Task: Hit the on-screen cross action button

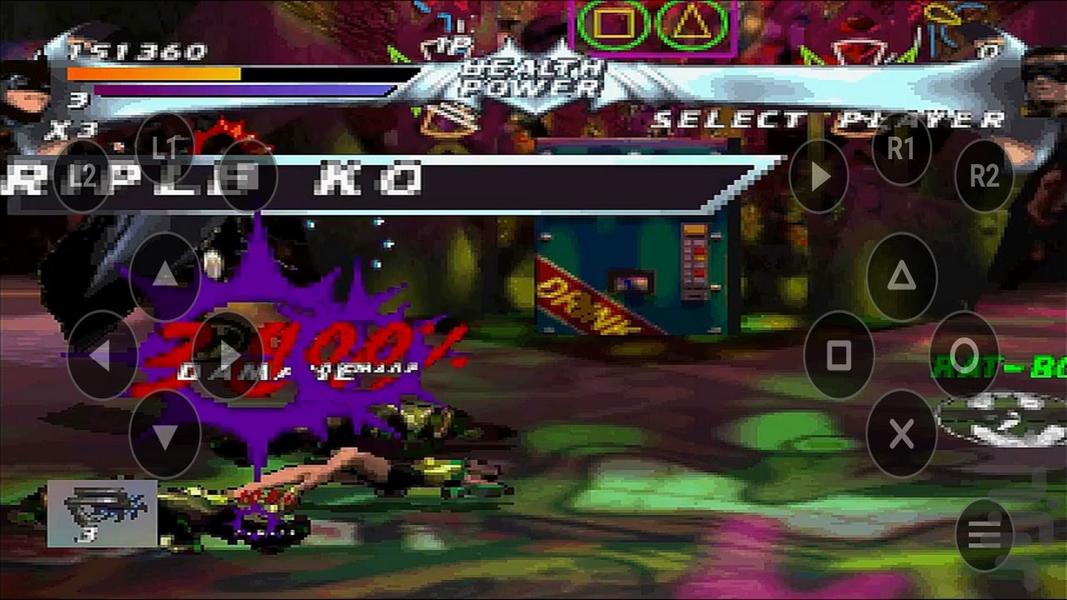Action: (x=901, y=434)
